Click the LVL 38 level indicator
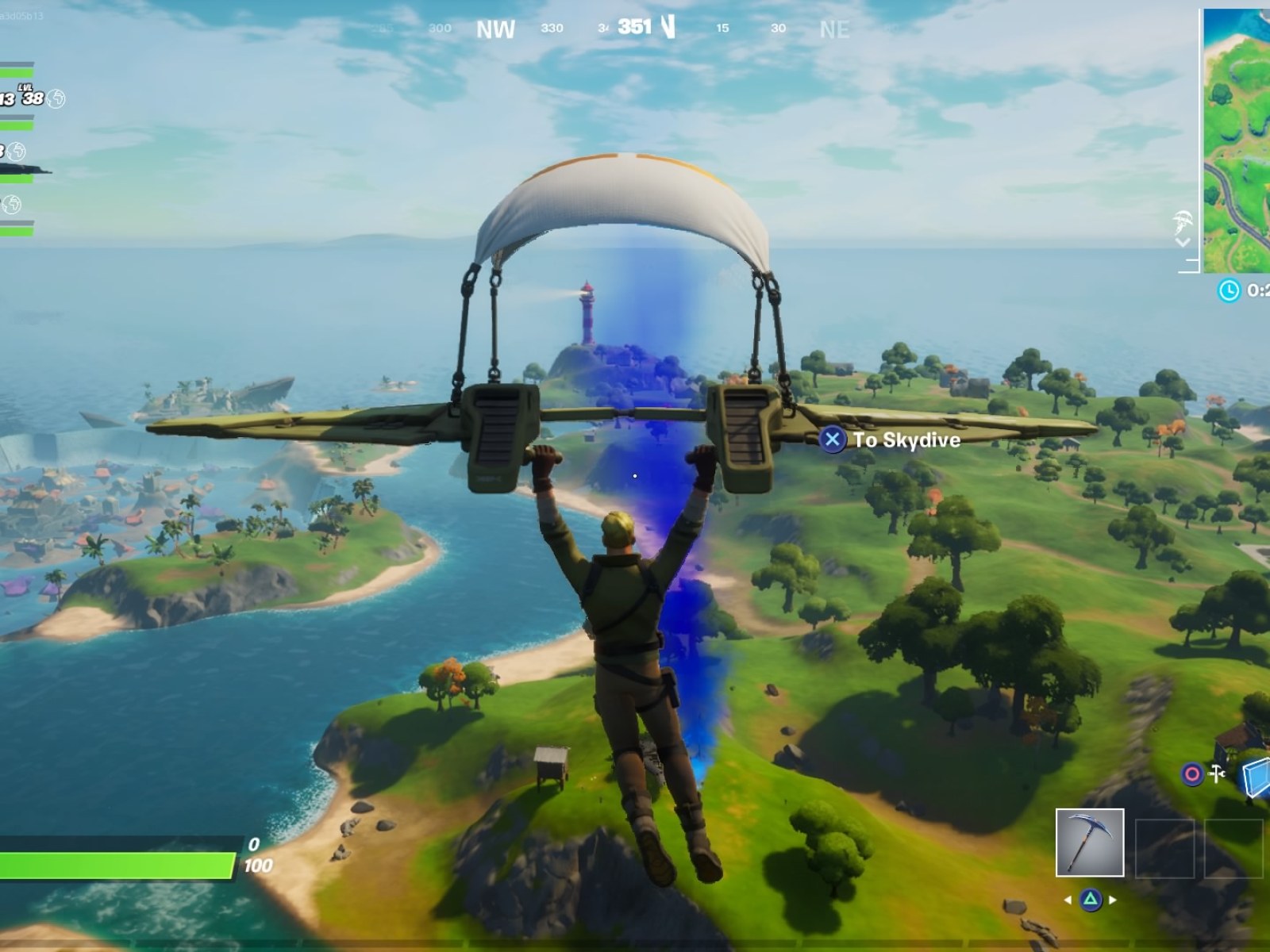This screenshot has height=952, width=1270. 34,97
